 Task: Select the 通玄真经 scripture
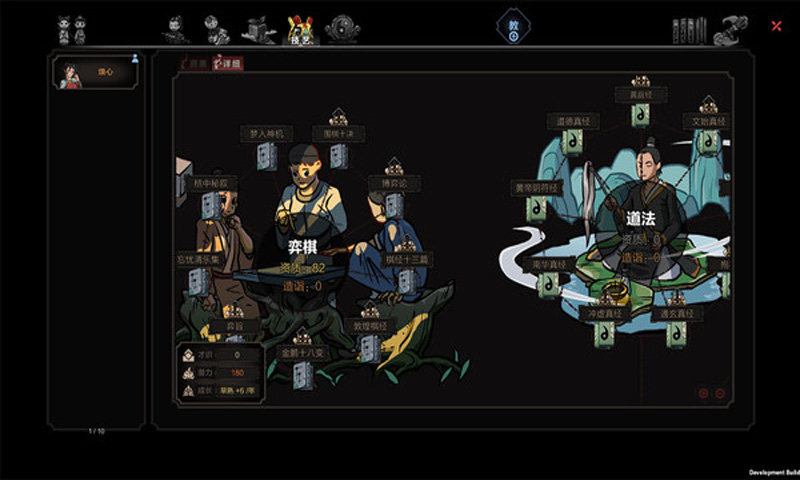676,333
